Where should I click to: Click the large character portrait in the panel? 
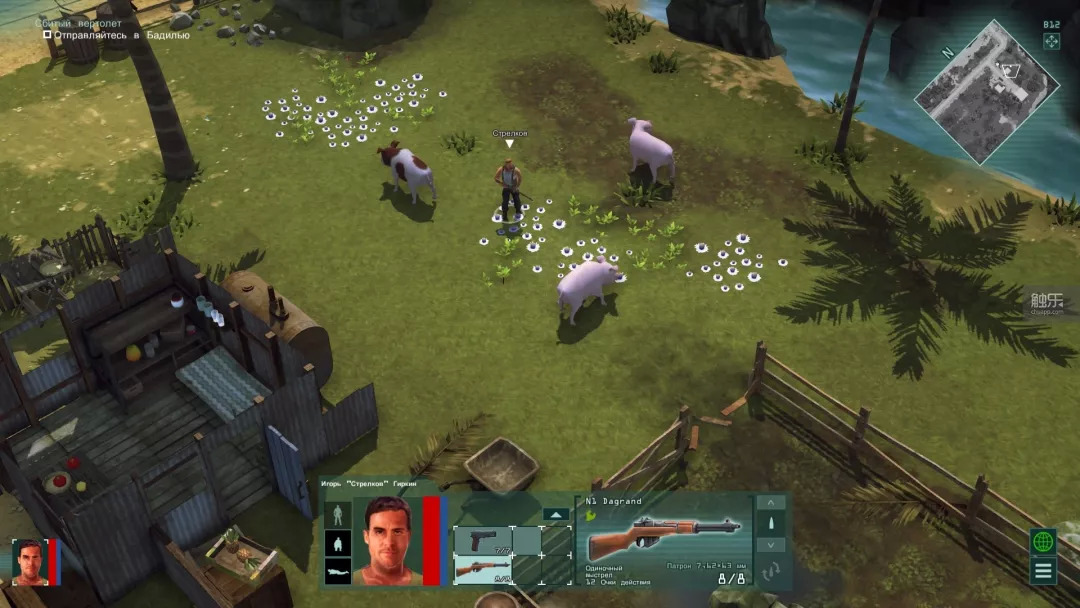click(x=387, y=540)
